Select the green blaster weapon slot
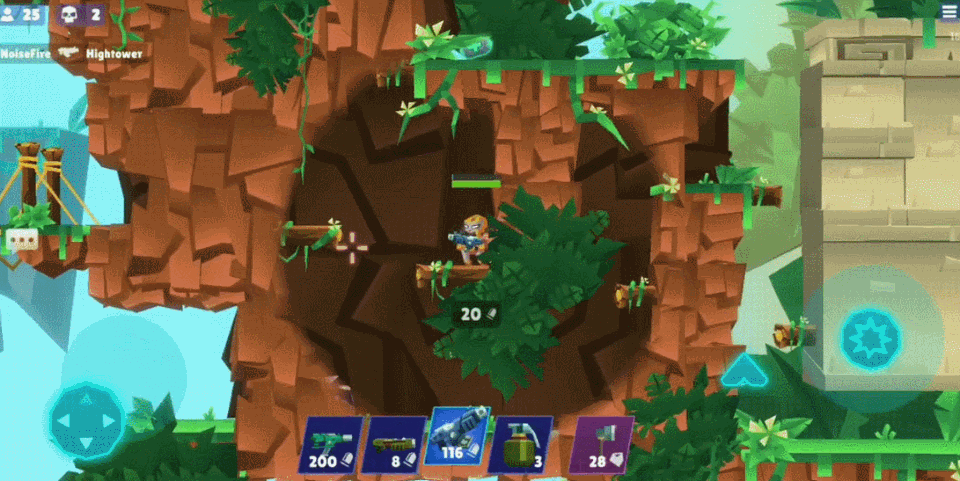This screenshot has width=960, height=481. coord(331,445)
